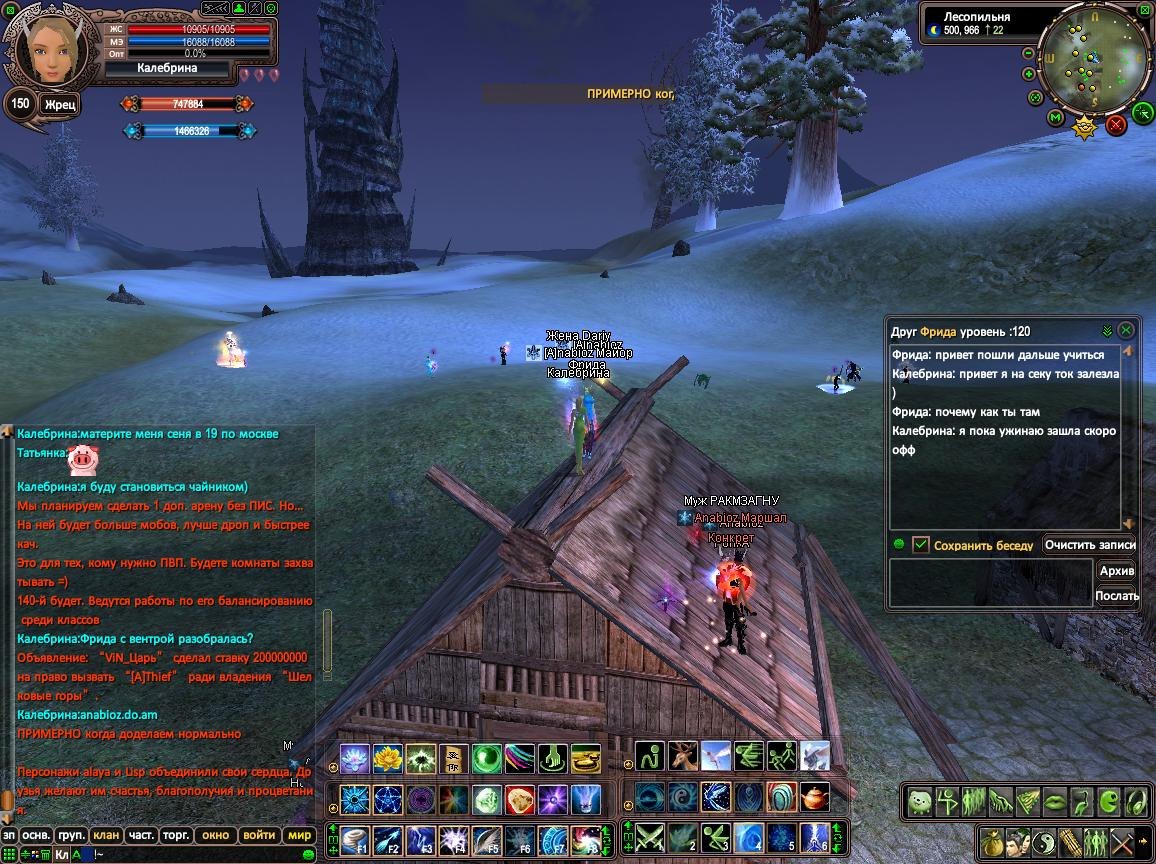This screenshot has width=1156, height=864.
Task: Open the world map with M button
Action: point(1055,118)
